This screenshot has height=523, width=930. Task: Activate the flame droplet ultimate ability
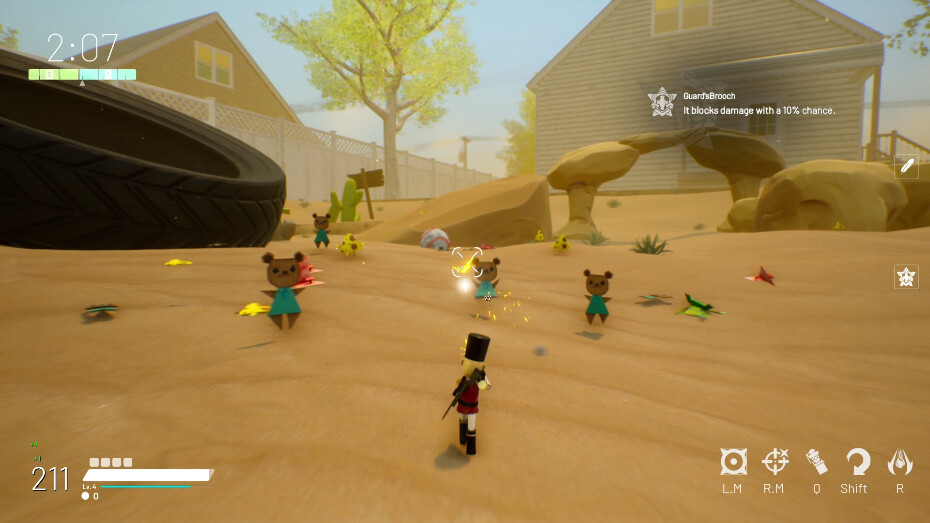[x=900, y=462]
